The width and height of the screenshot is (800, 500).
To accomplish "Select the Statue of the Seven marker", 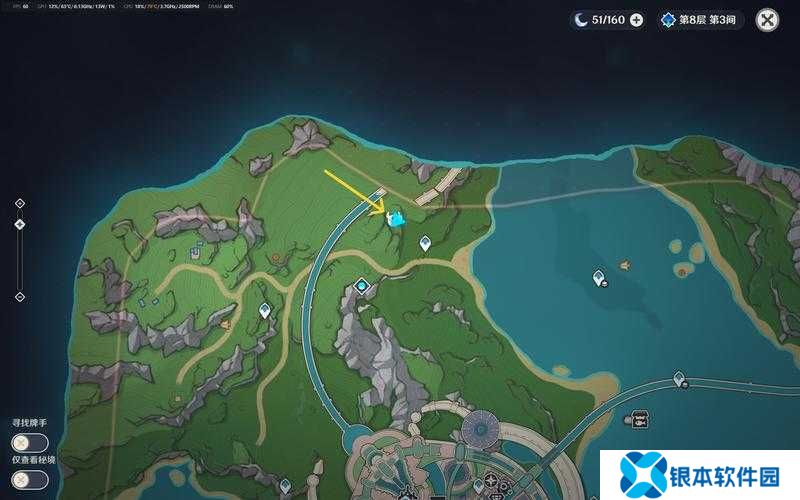I will coord(361,288).
